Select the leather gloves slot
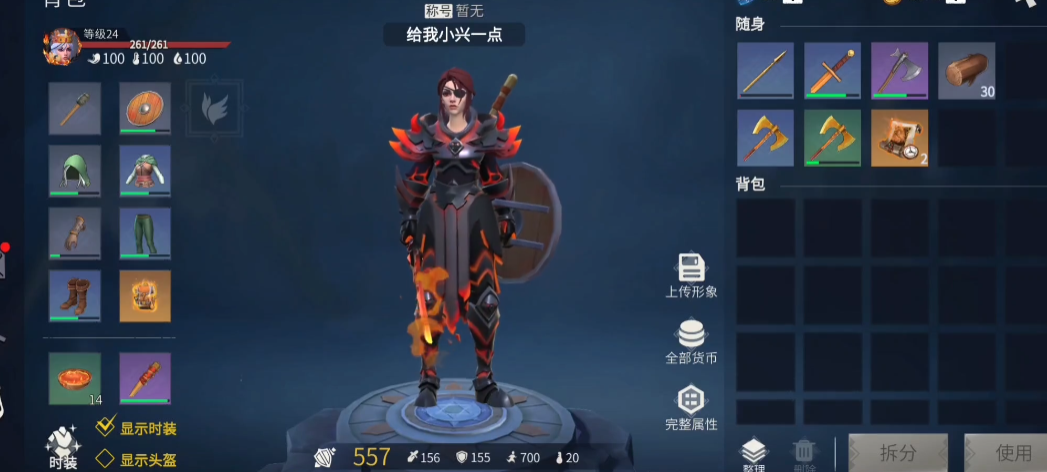 75,234
